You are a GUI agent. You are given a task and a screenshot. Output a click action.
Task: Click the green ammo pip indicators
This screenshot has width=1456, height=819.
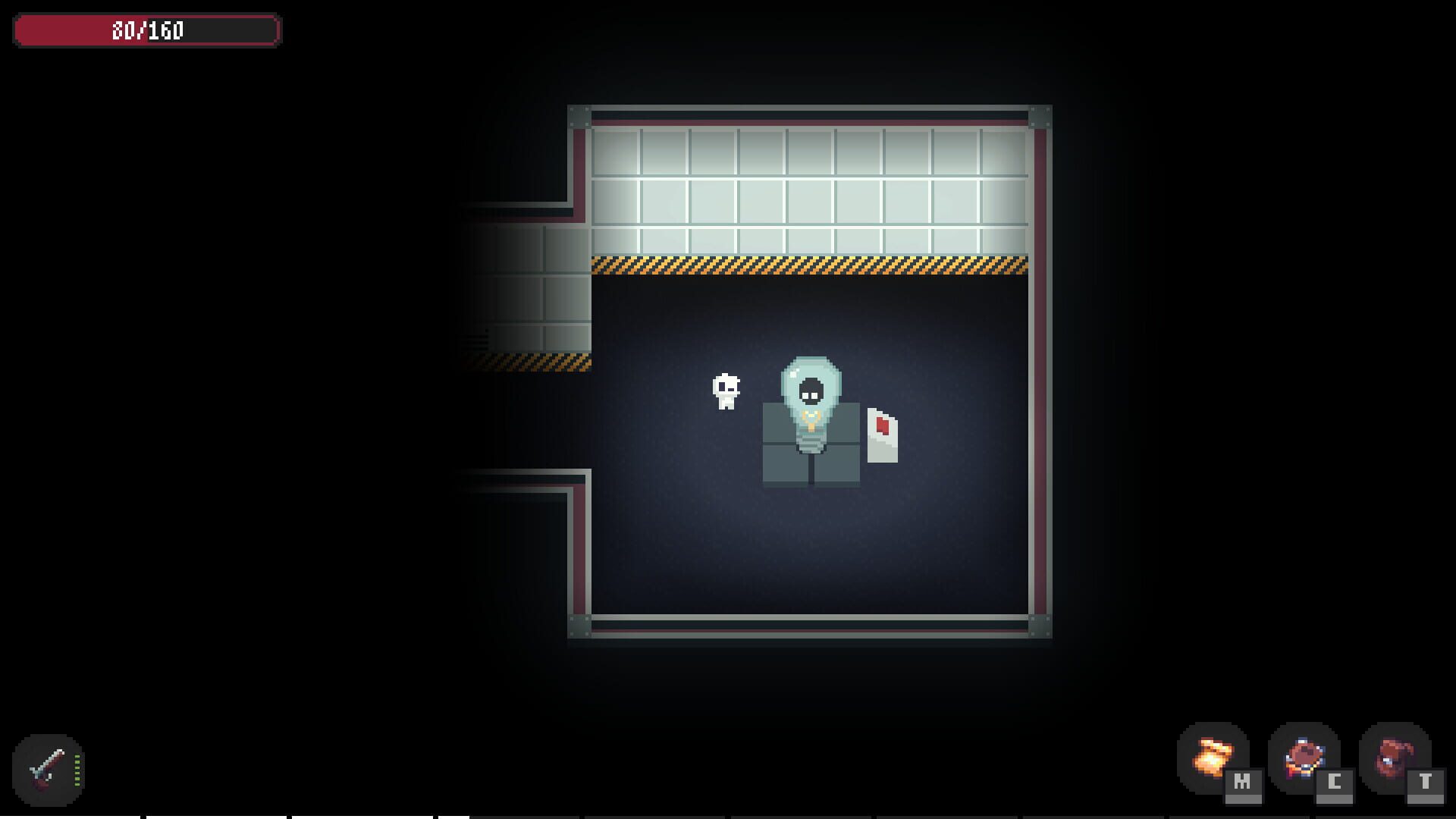pos(77,770)
